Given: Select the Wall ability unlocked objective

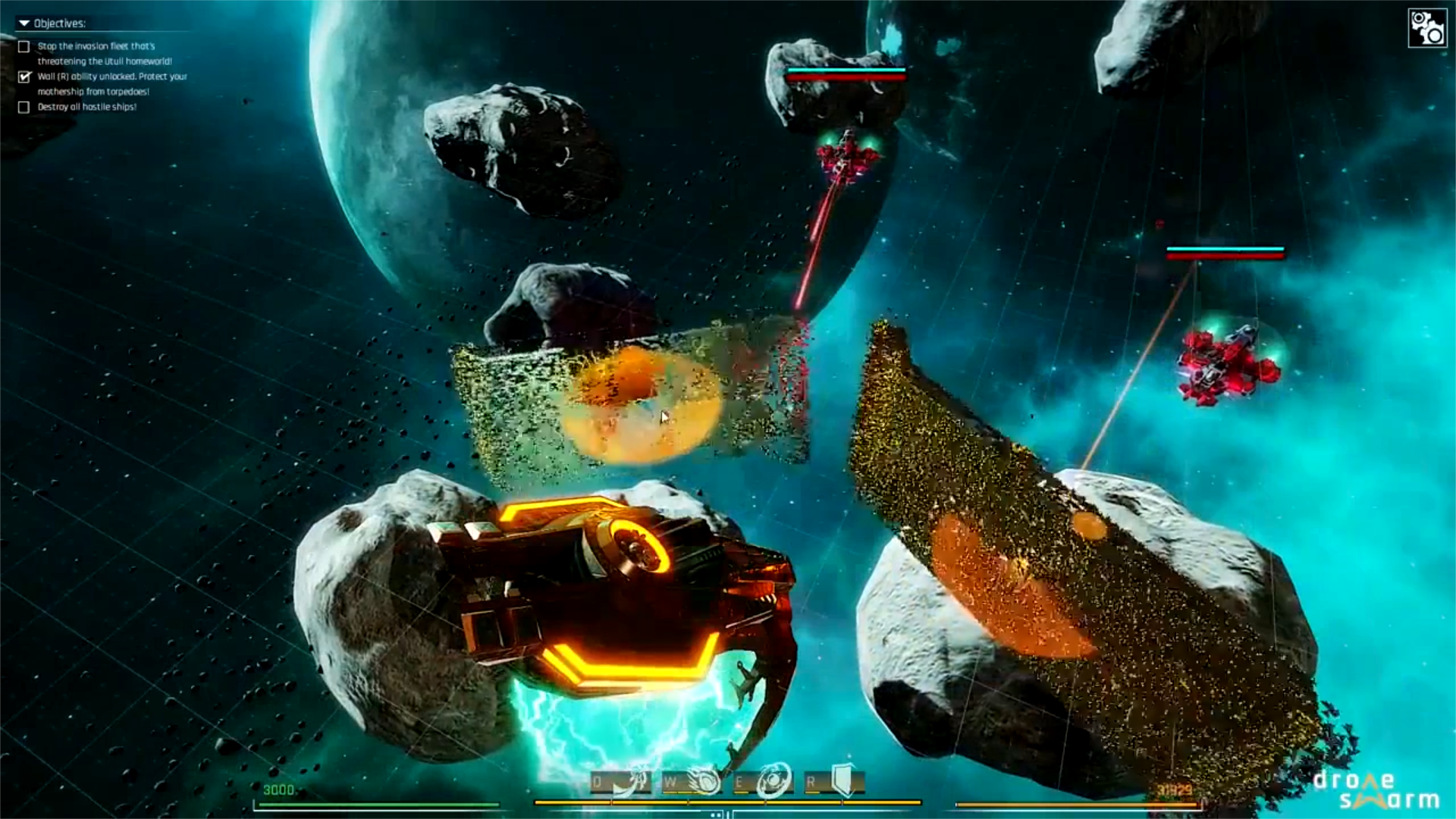Looking at the screenshot, I should click(x=24, y=77).
